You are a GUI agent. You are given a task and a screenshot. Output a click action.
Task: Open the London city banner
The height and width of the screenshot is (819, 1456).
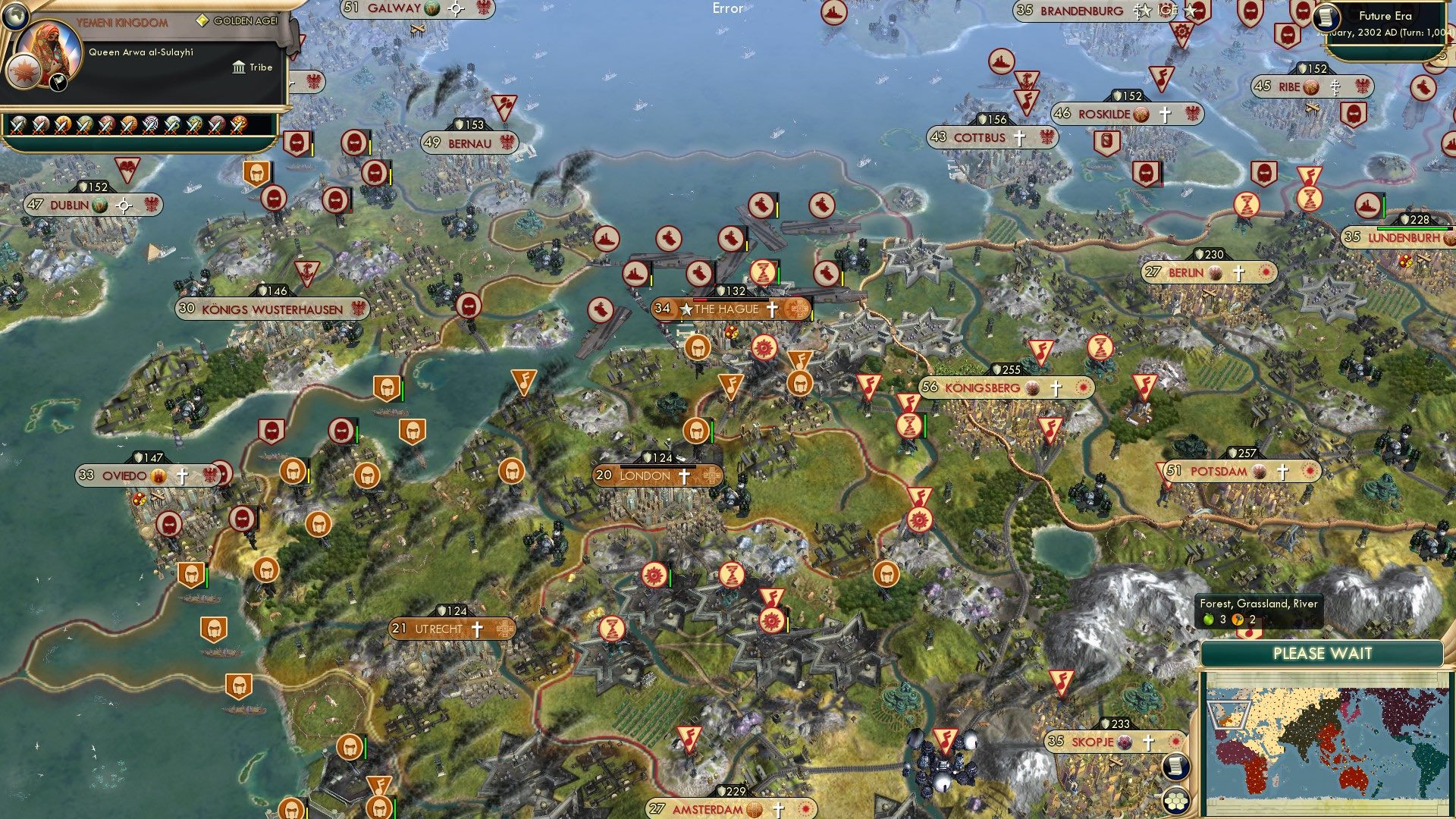654,475
